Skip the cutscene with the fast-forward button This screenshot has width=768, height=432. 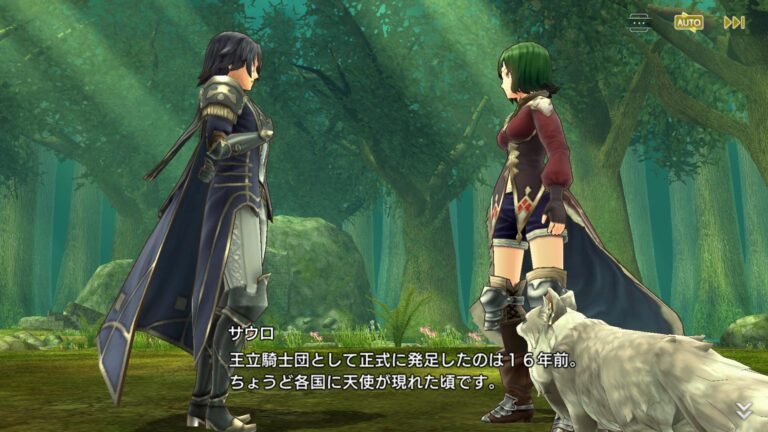734,22
